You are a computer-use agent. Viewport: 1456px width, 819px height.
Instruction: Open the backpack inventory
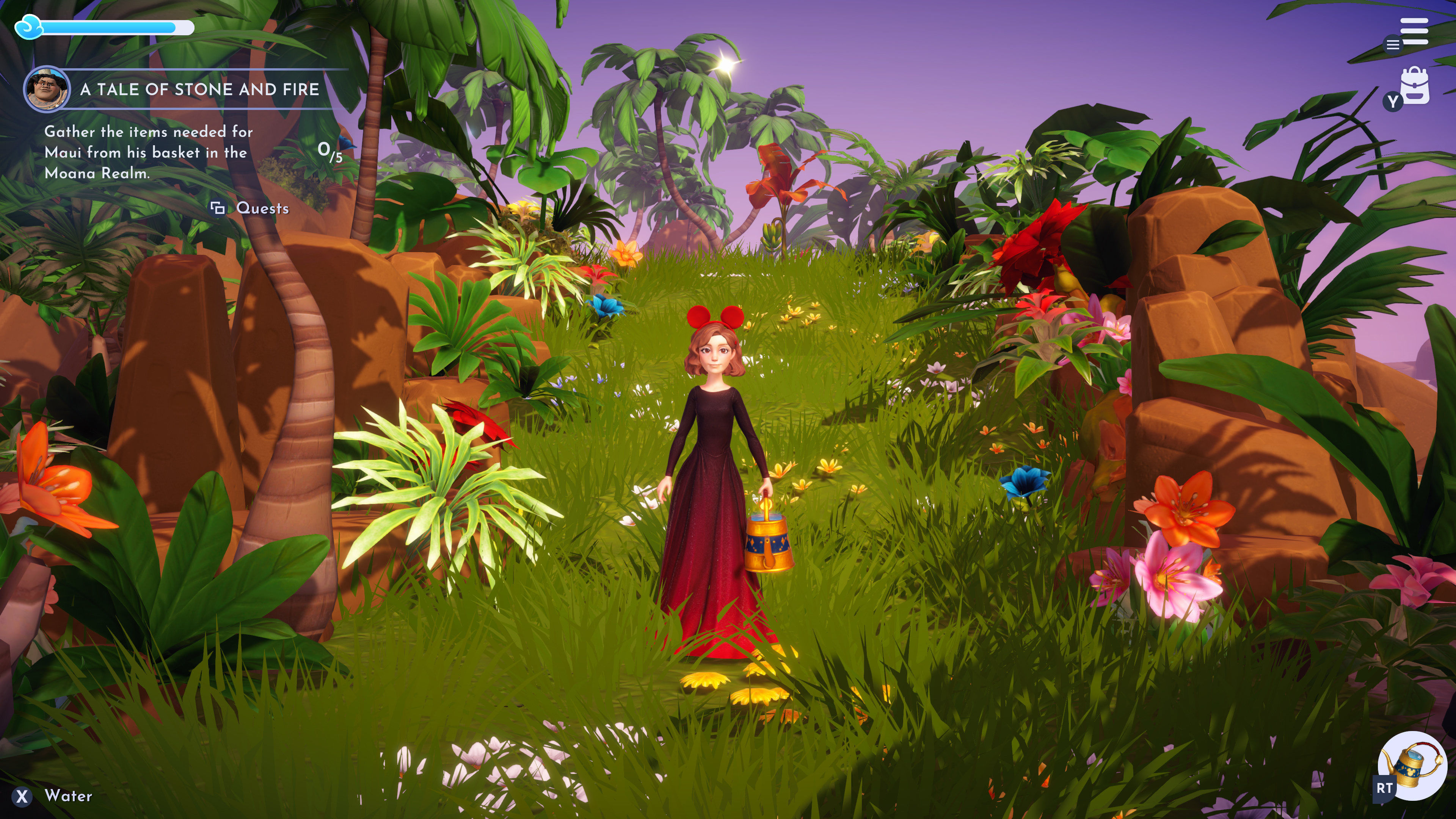click(x=1415, y=86)
